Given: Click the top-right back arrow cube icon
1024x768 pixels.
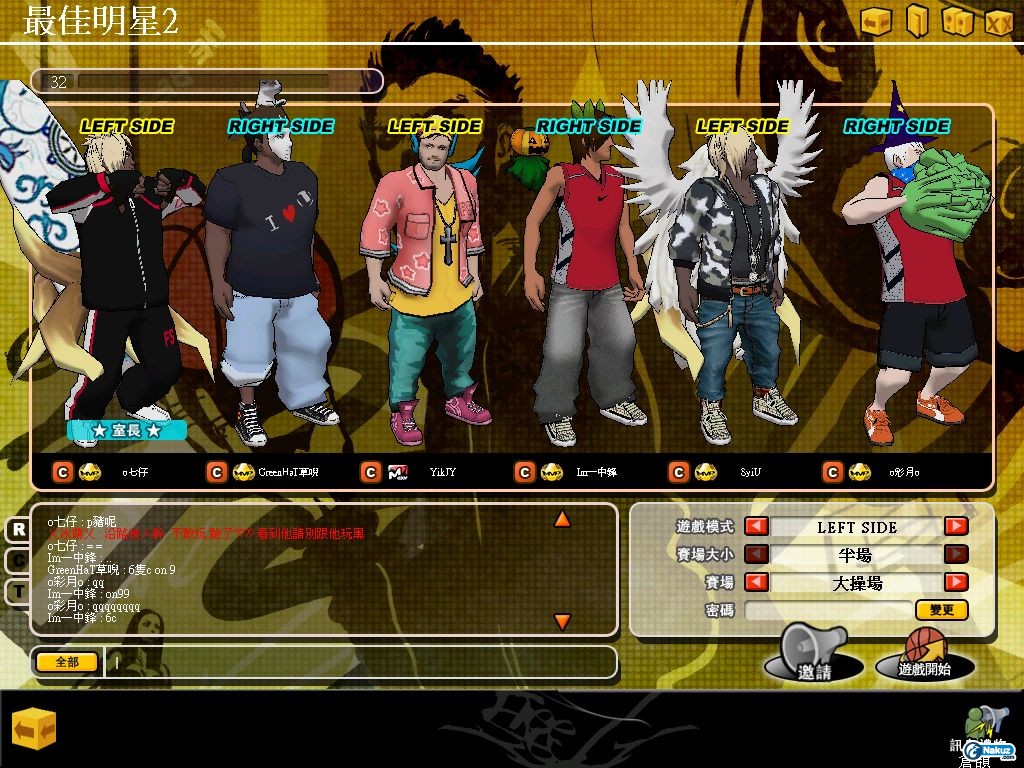Looking at the screenshot, I should click(876, 21).
